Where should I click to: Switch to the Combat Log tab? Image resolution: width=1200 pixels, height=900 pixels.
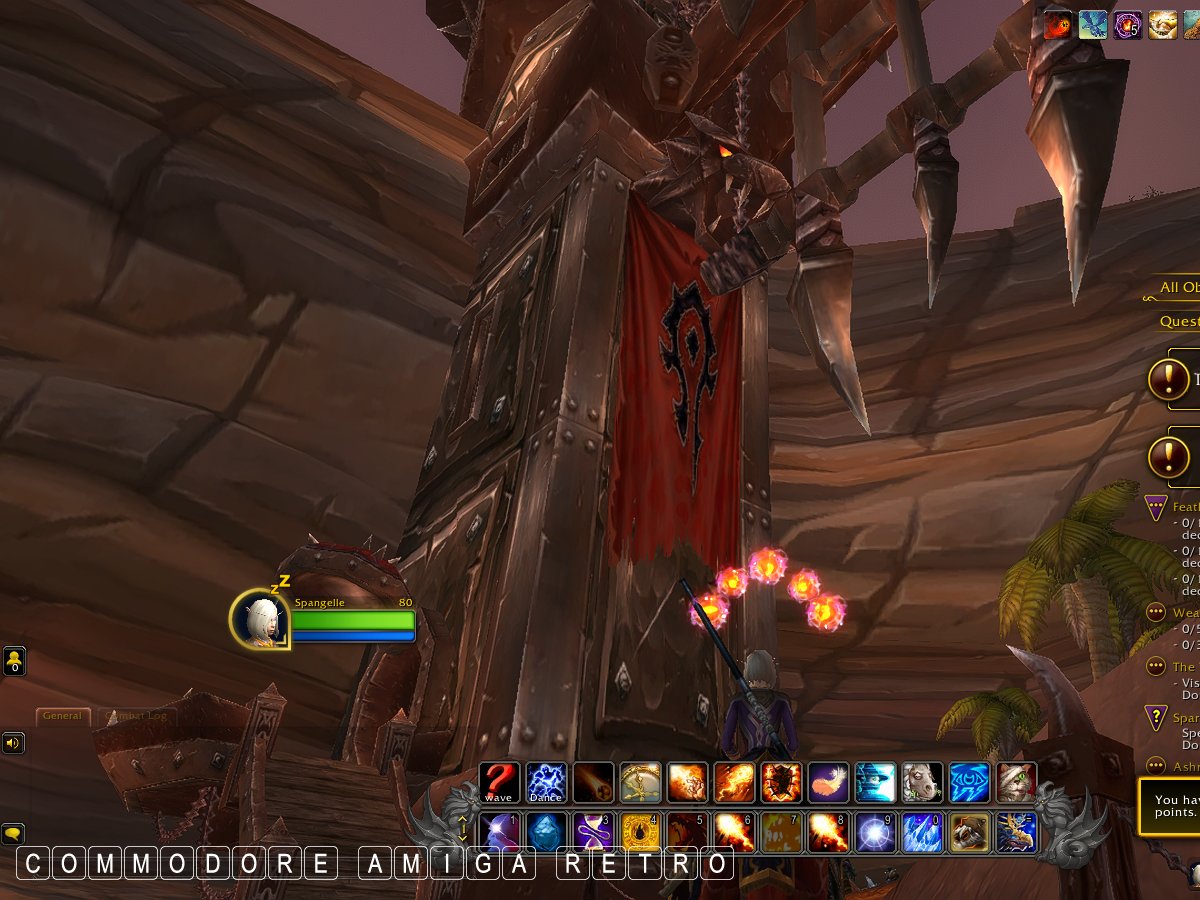pyautogui.click(x=137, y=716)
